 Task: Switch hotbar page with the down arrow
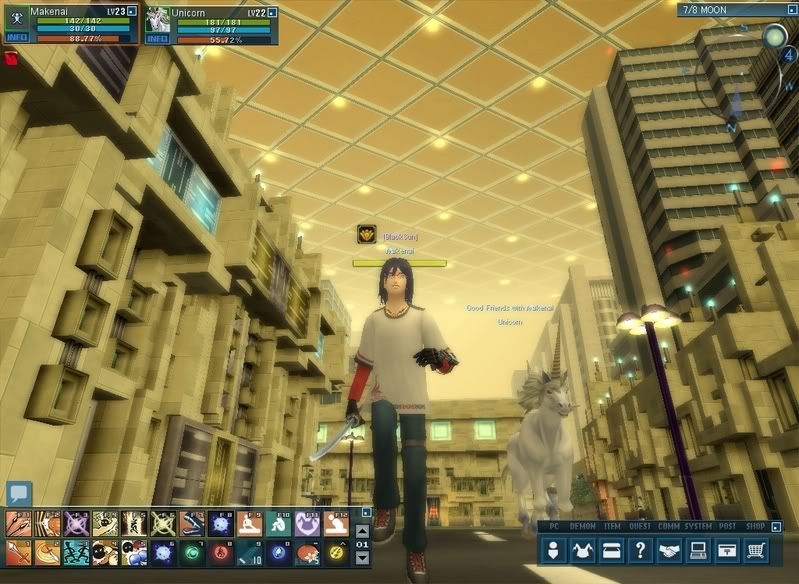[362, 557]
